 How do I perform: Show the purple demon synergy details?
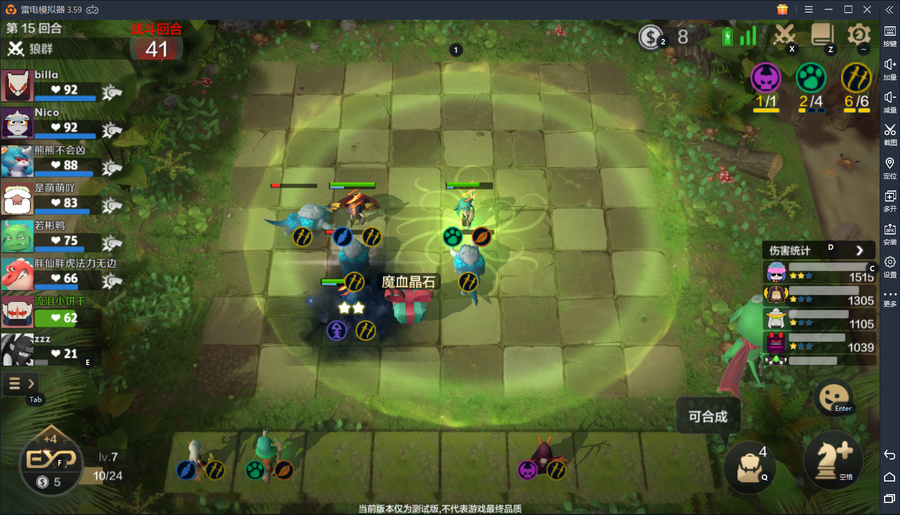coord(767,77)
